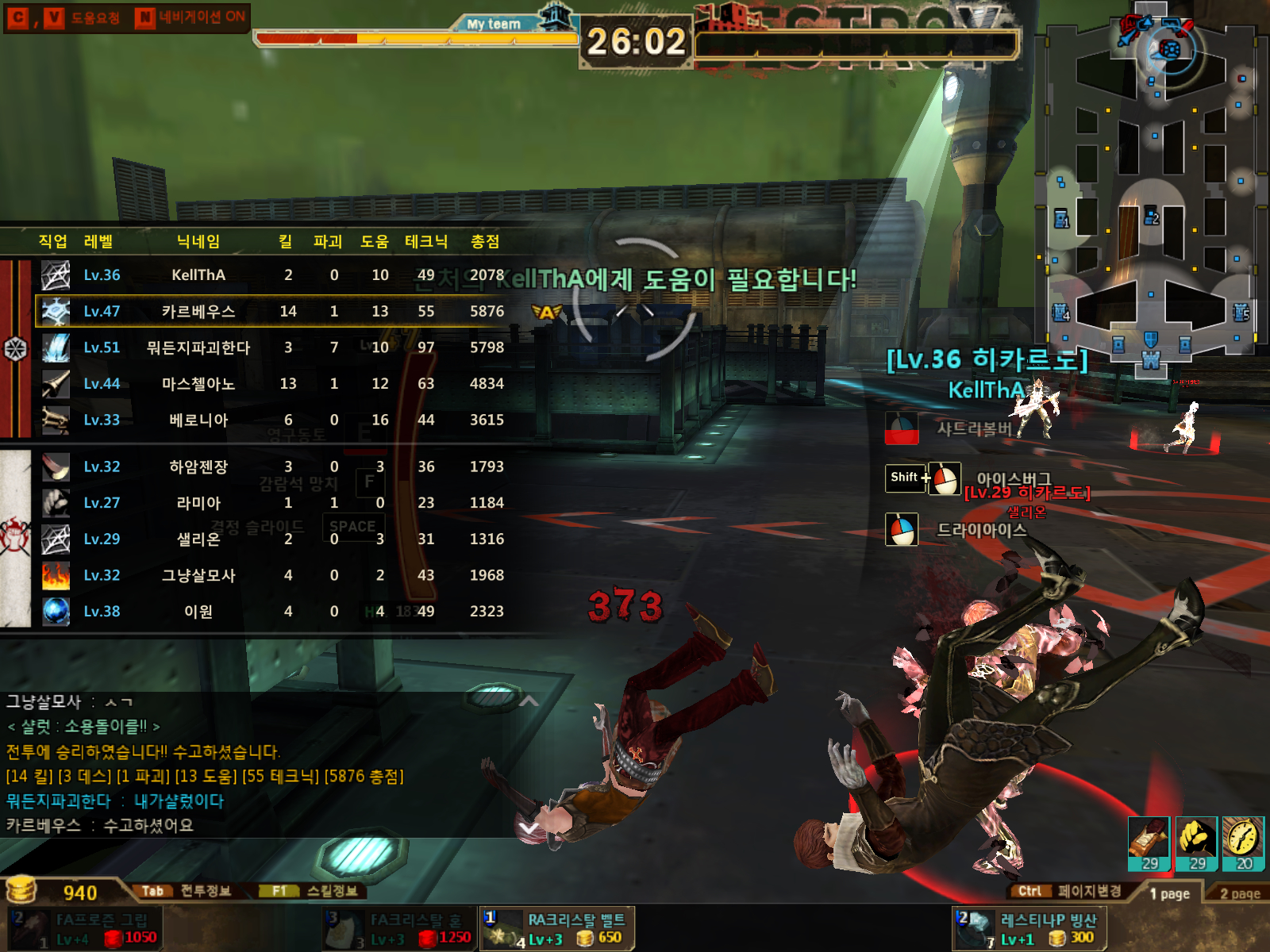This screenshot has width=1270, height=952.
Task: Open the 전투정보 battle info panel
Action: (x=187, y=891)
